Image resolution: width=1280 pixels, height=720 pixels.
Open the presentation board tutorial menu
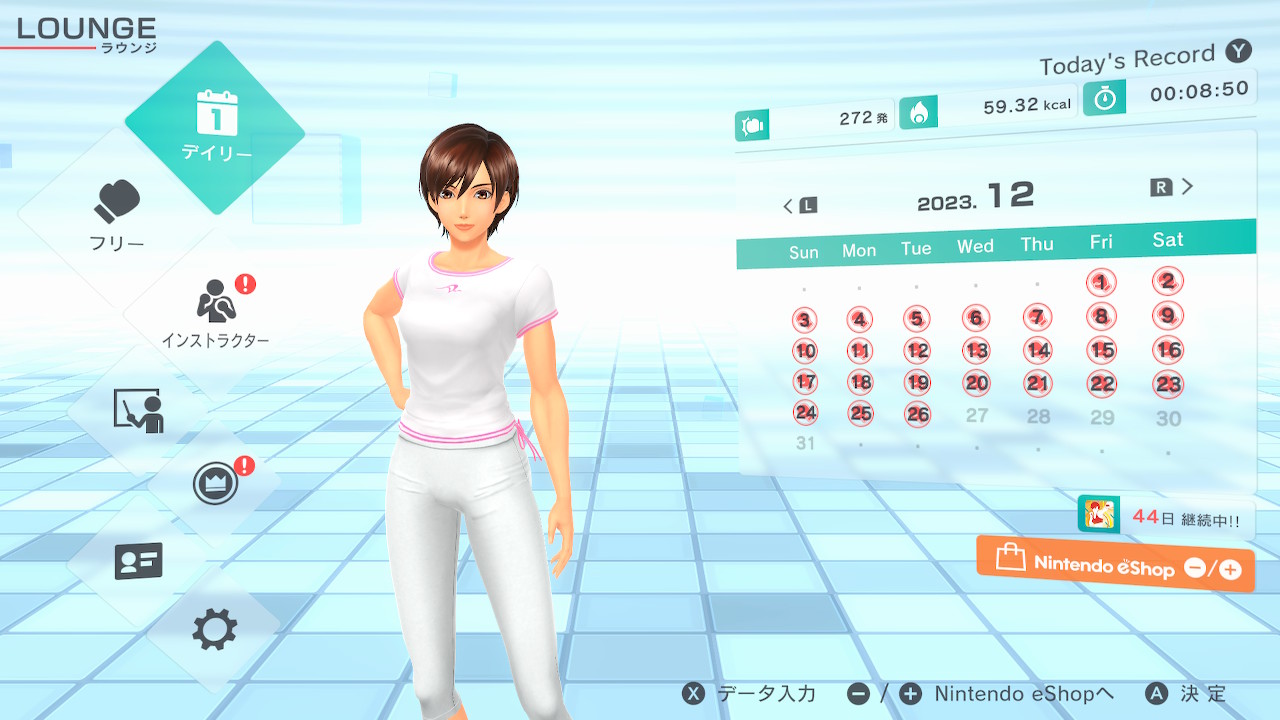tap(139, 410)
